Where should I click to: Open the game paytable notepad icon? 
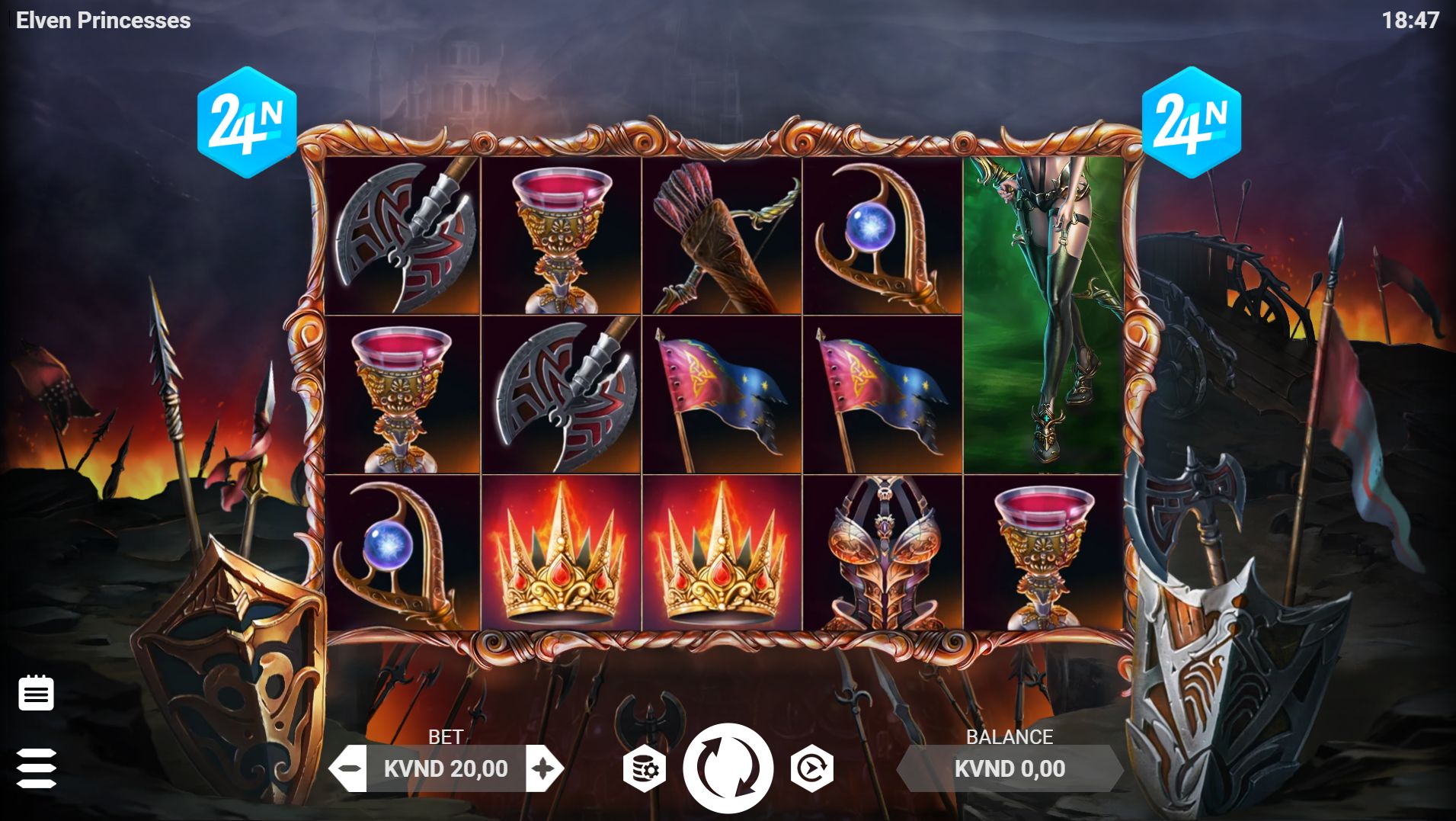pos(36,692)
